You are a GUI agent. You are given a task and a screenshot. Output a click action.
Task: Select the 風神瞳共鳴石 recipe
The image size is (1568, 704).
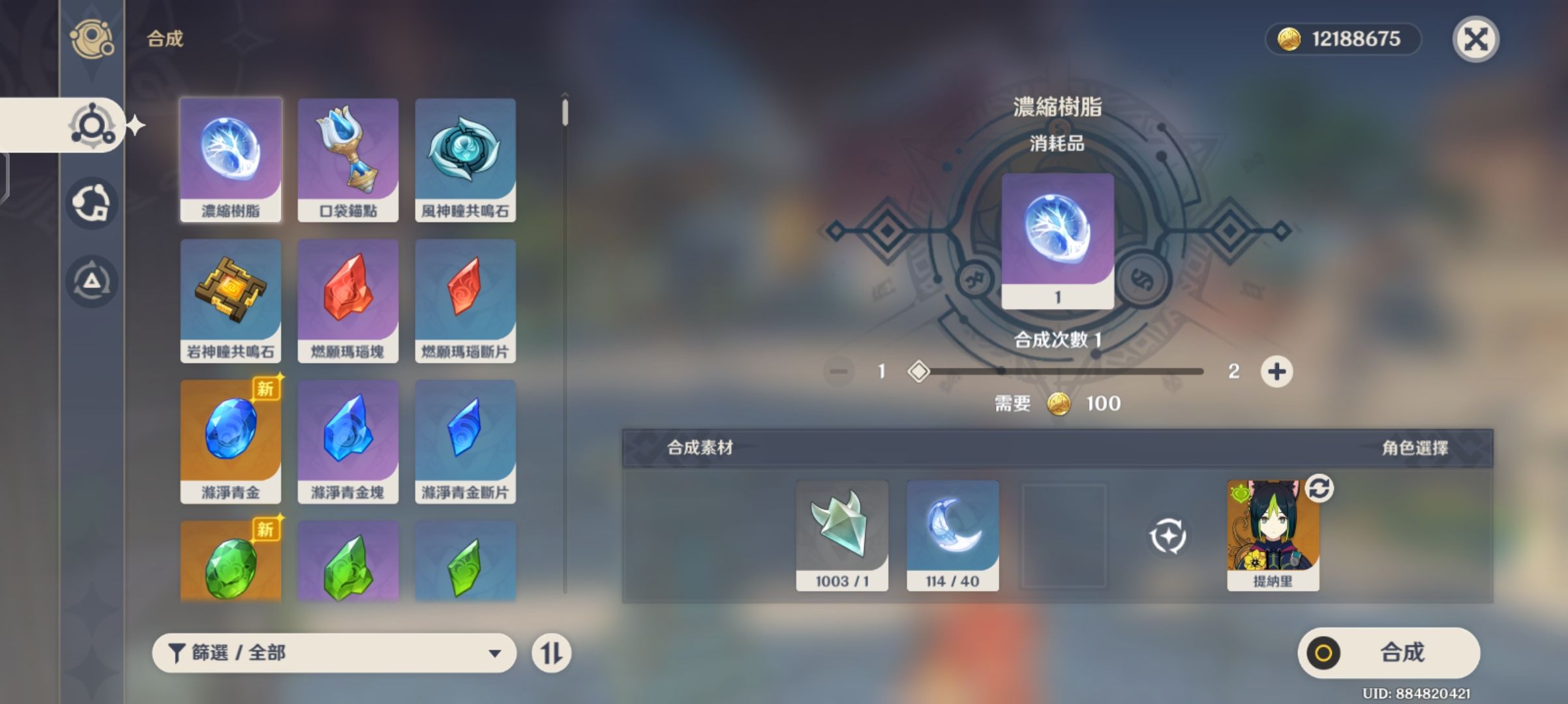pos(466,160)
